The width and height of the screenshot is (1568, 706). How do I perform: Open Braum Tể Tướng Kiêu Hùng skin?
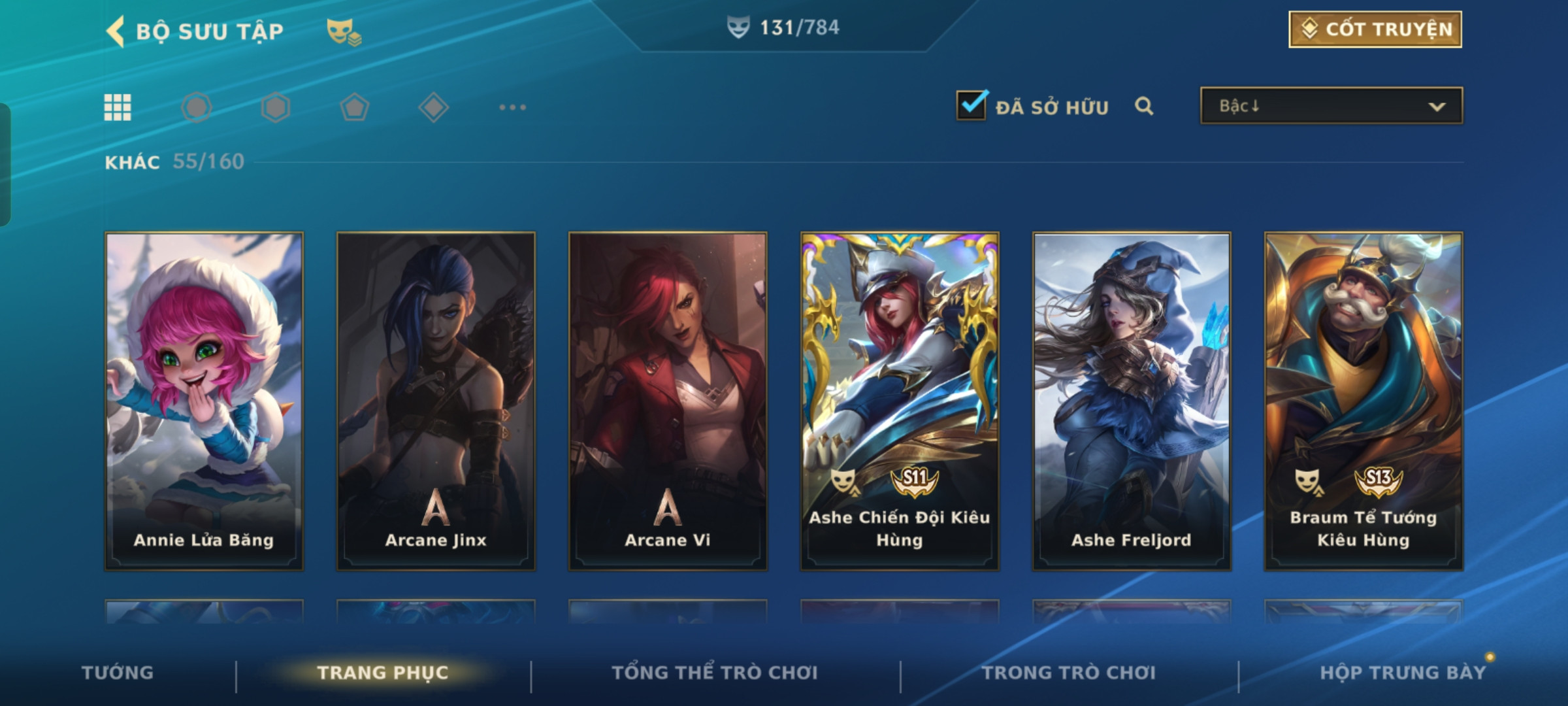pyautogui.click(x=1364, y=401)
